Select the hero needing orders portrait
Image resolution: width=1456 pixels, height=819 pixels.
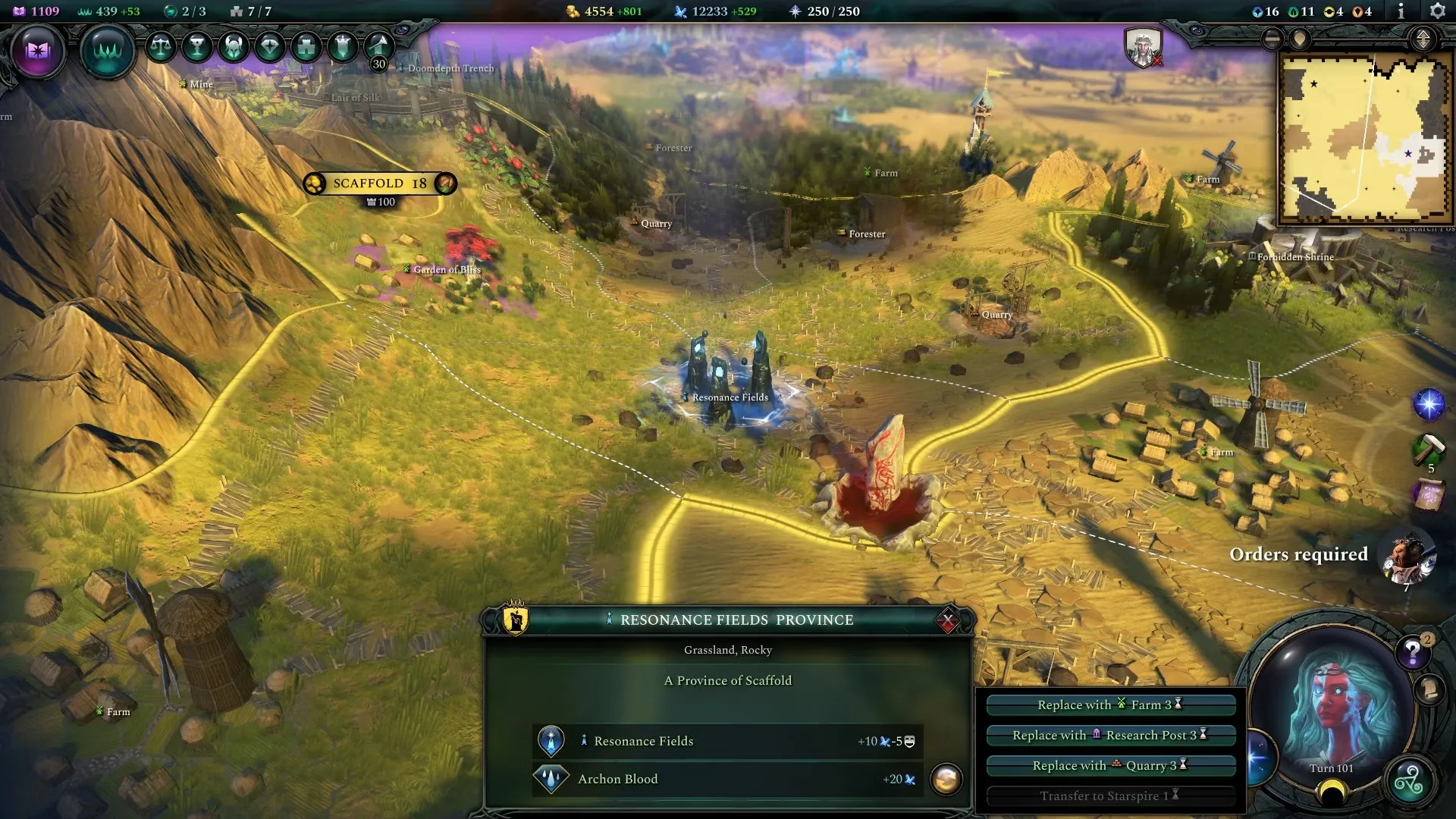tap(1407, 557)
